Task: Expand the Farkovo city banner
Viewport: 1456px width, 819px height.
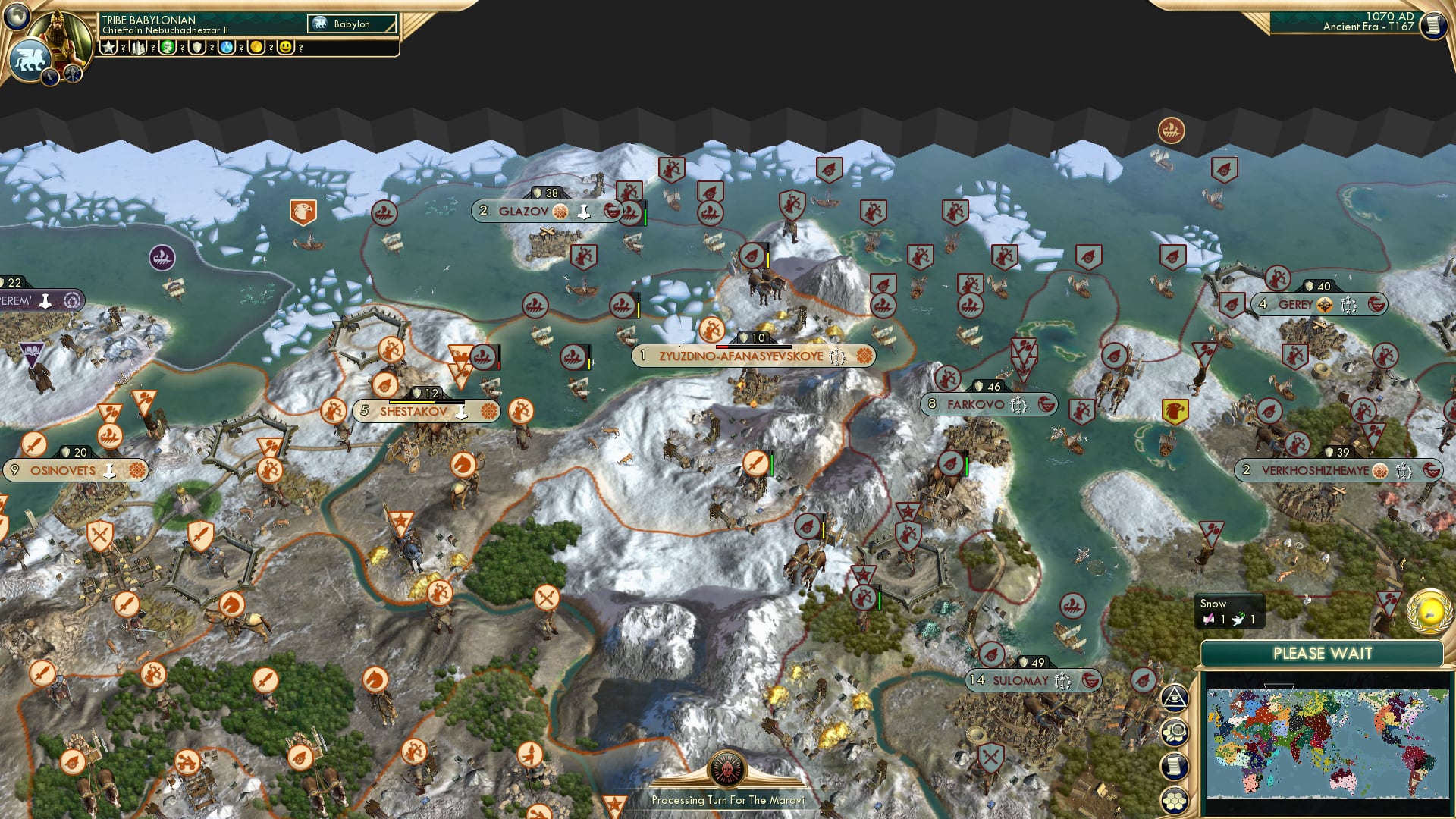Action: pyautogui.click(x=986, y=404)
